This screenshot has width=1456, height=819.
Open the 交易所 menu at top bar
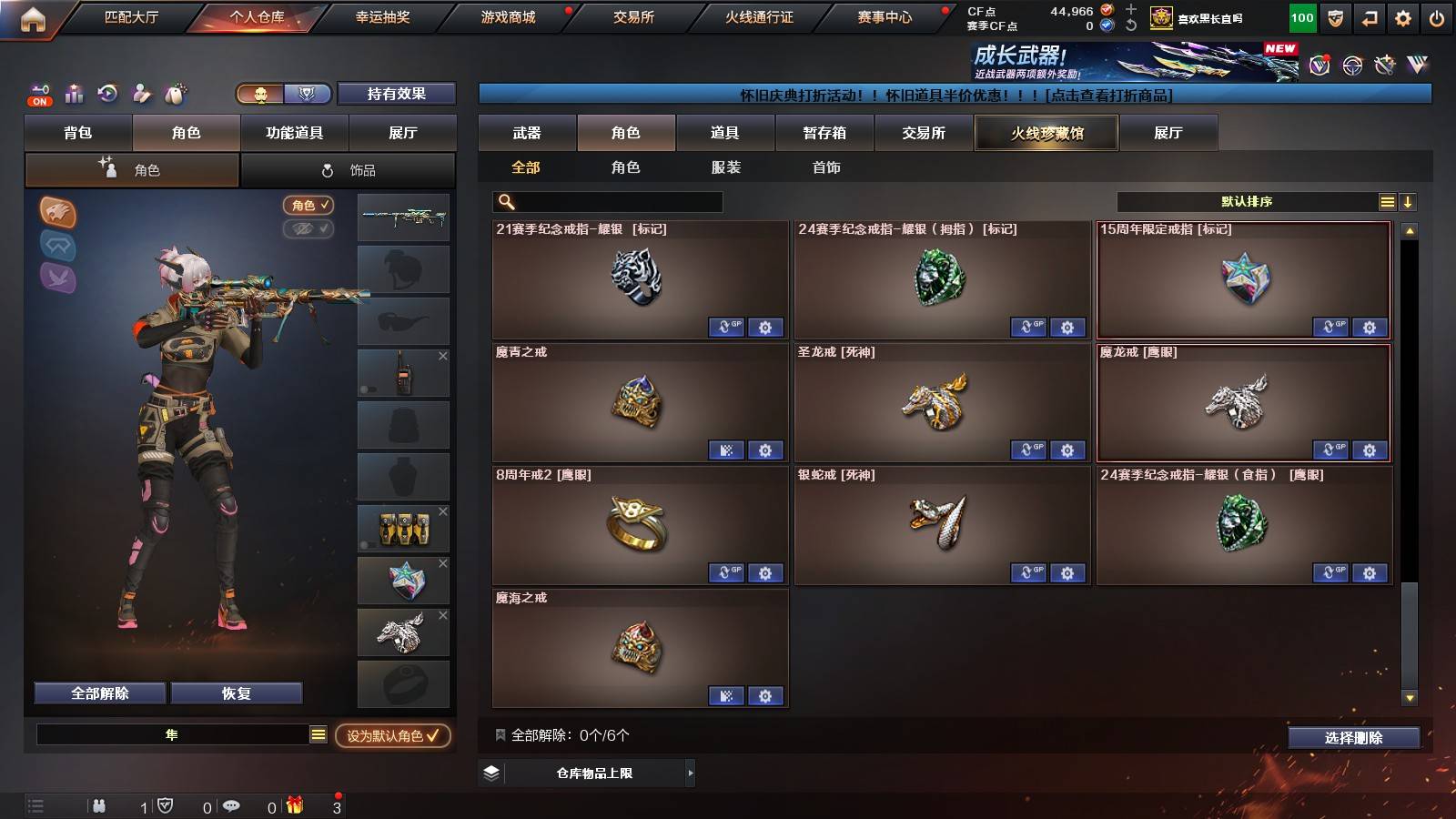(632, 16)
